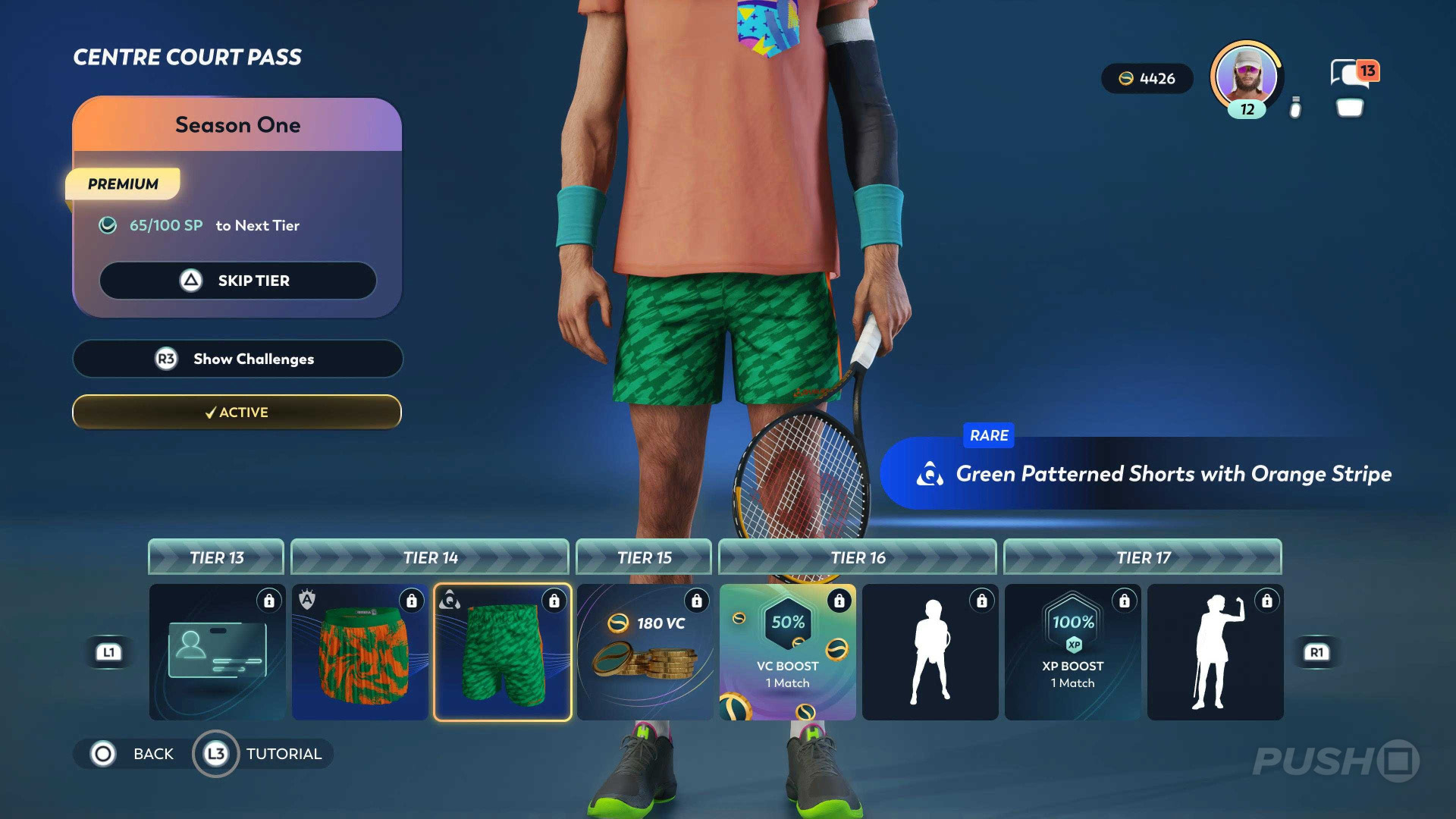Select the highlighted green patterned shorts reward
Screen dimensions: 1456x819
click(x=502, y=652)
